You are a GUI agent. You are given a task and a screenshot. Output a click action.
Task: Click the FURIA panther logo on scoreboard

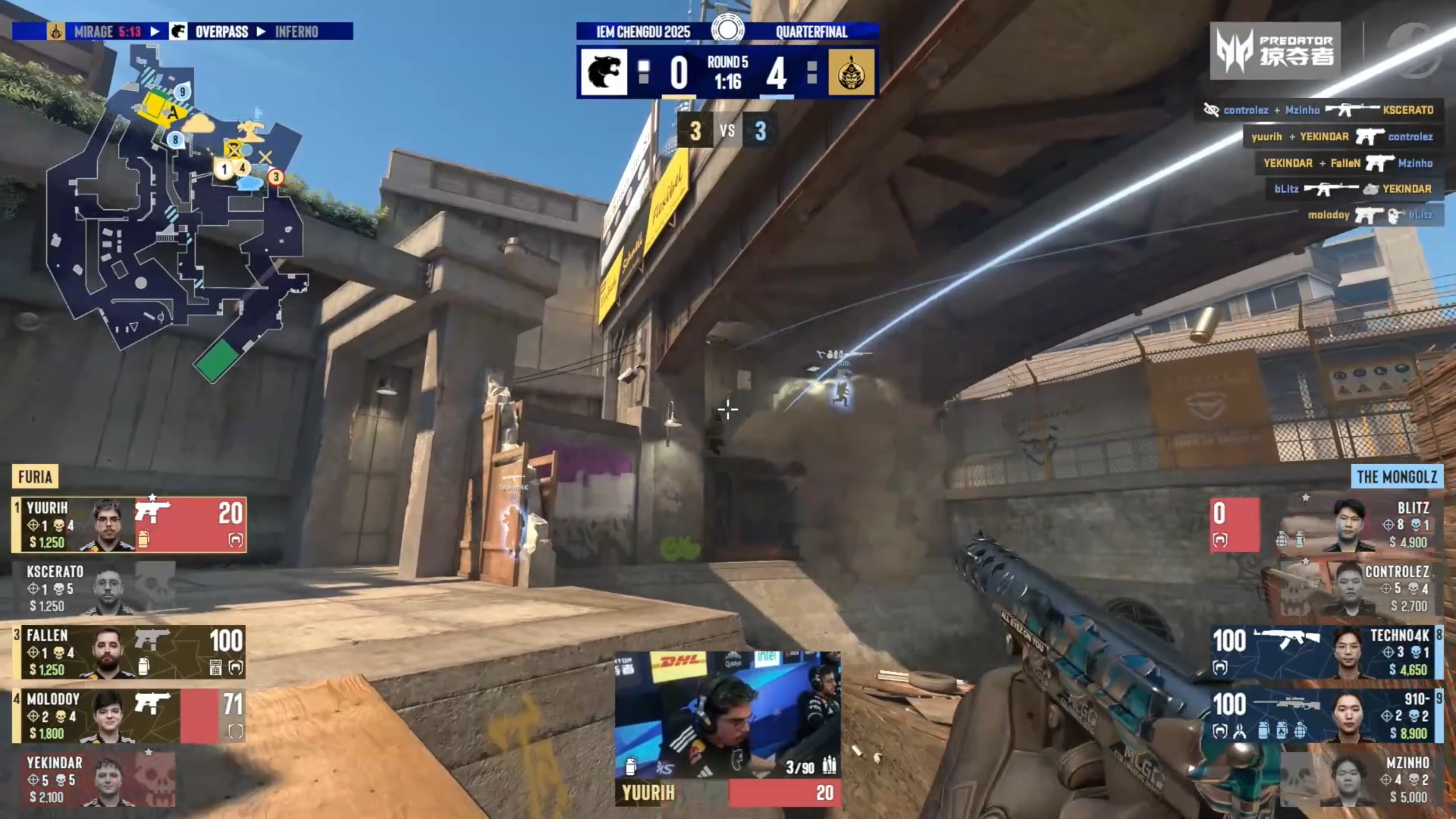604,73
